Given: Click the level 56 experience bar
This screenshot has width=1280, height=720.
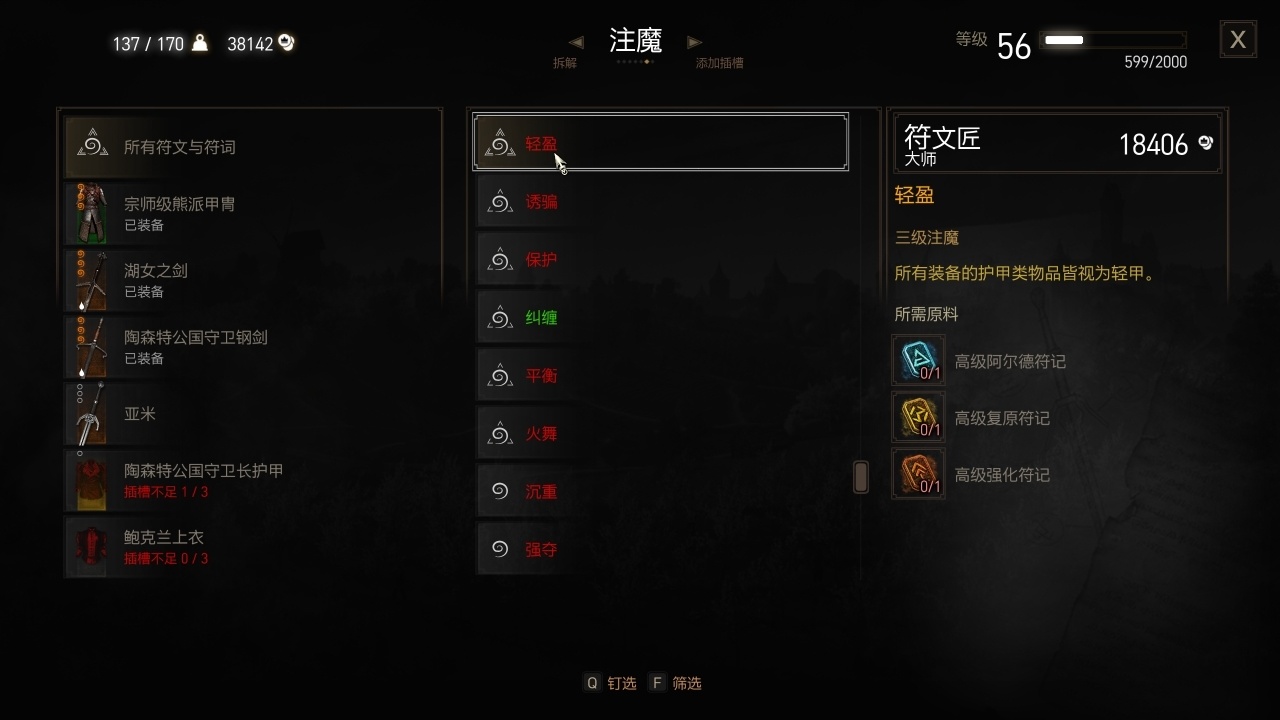Looking at the screenshot, I should 1112,41.
